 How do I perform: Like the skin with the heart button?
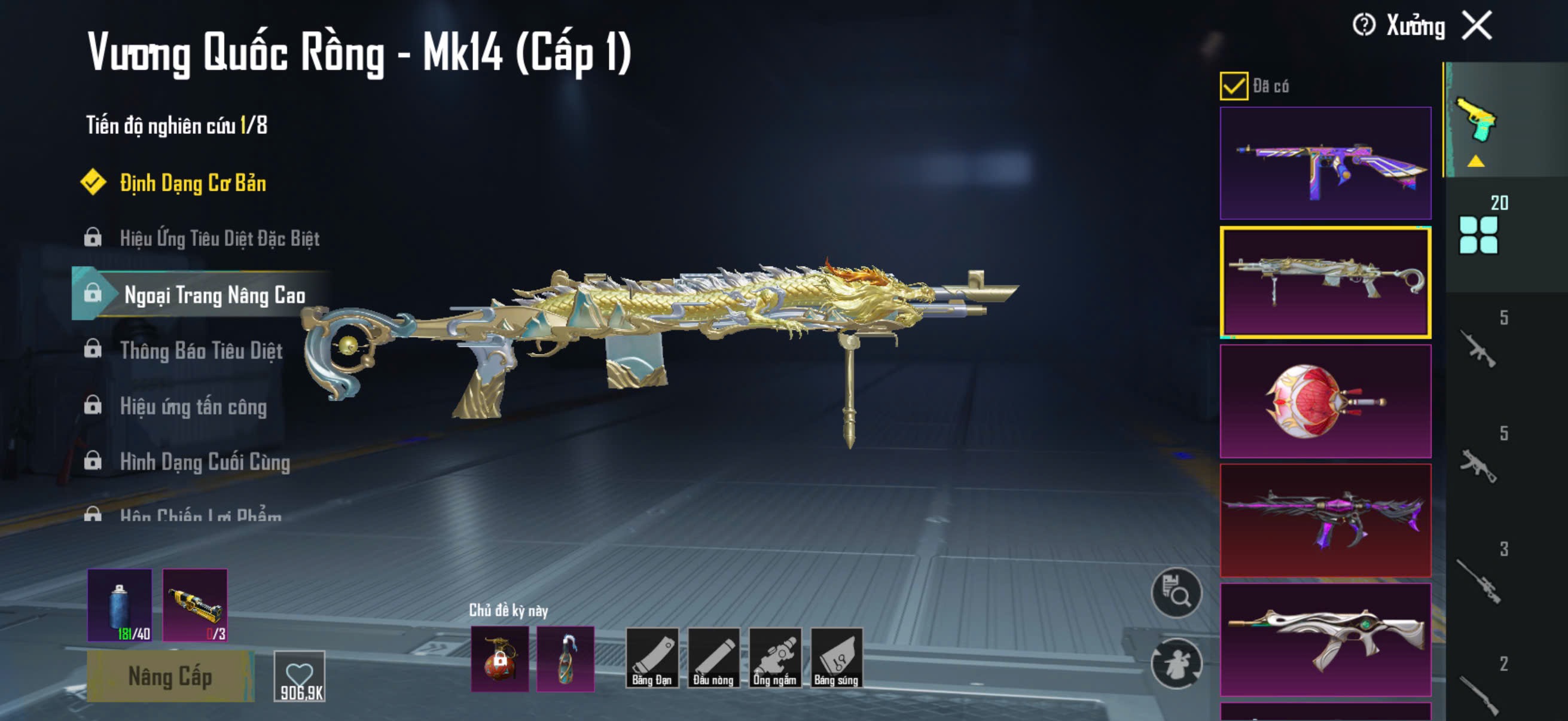(x=300, y=677)
